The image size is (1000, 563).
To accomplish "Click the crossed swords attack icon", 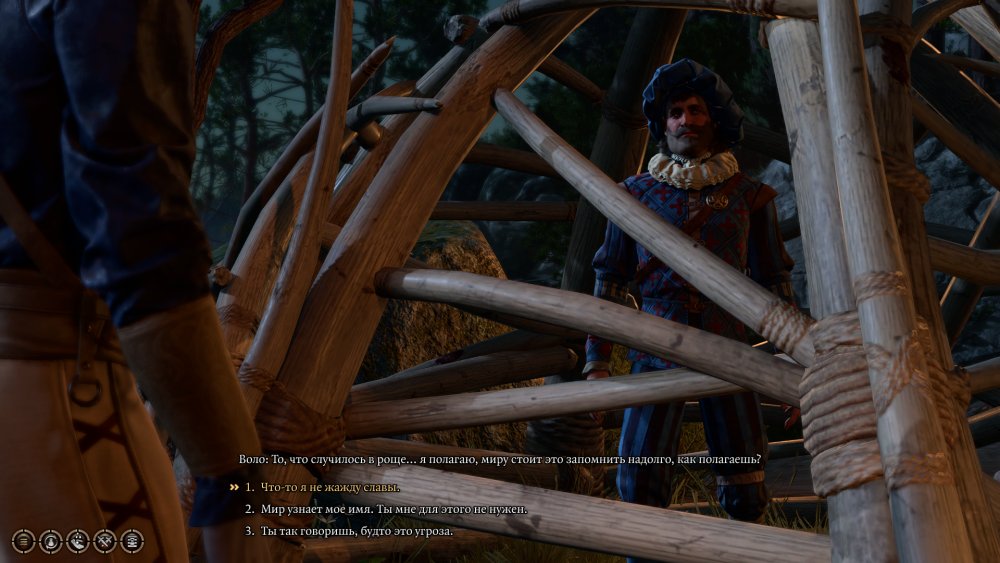I will pos(104,541).
